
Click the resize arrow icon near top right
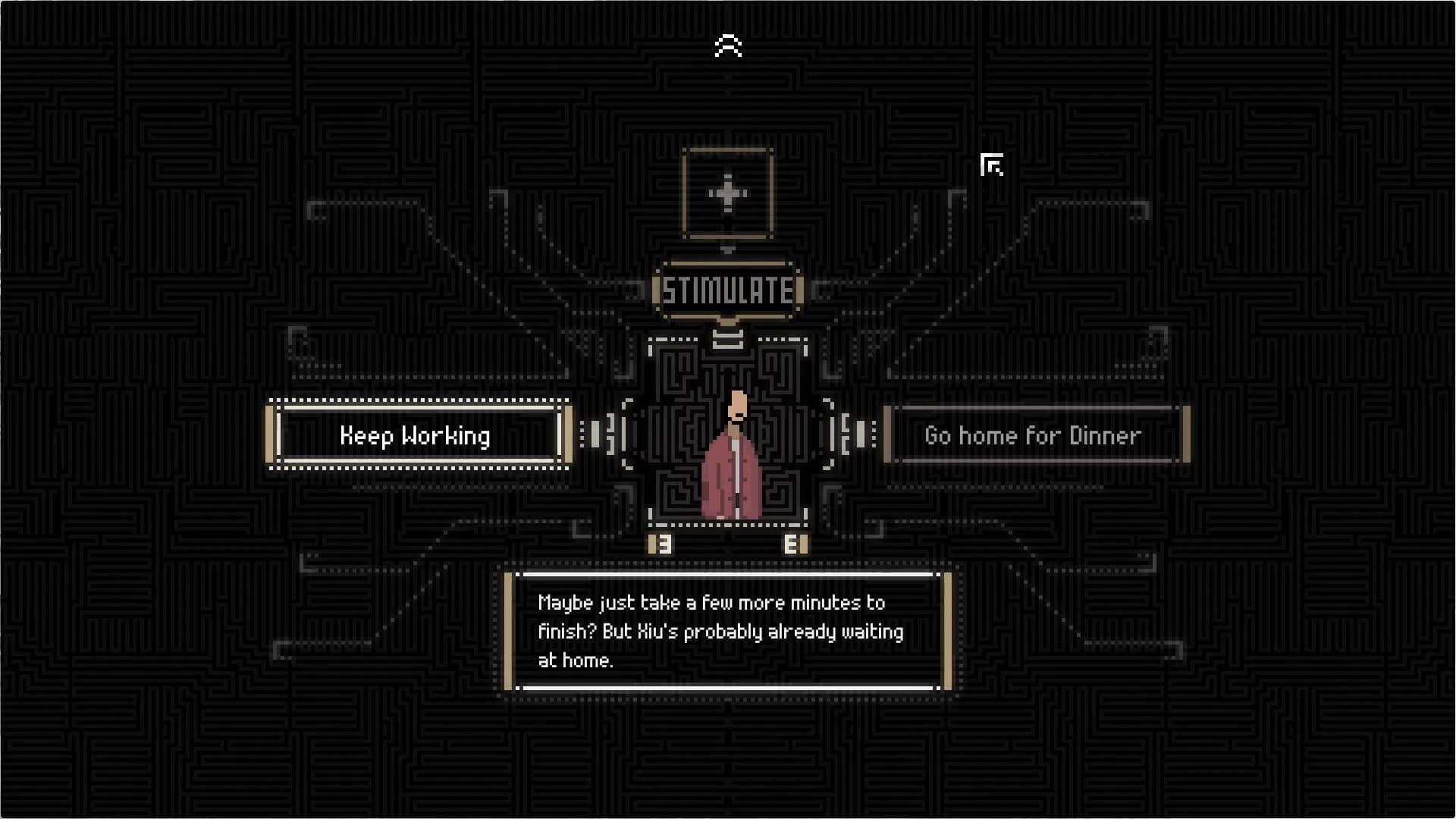tap(992, 165)
